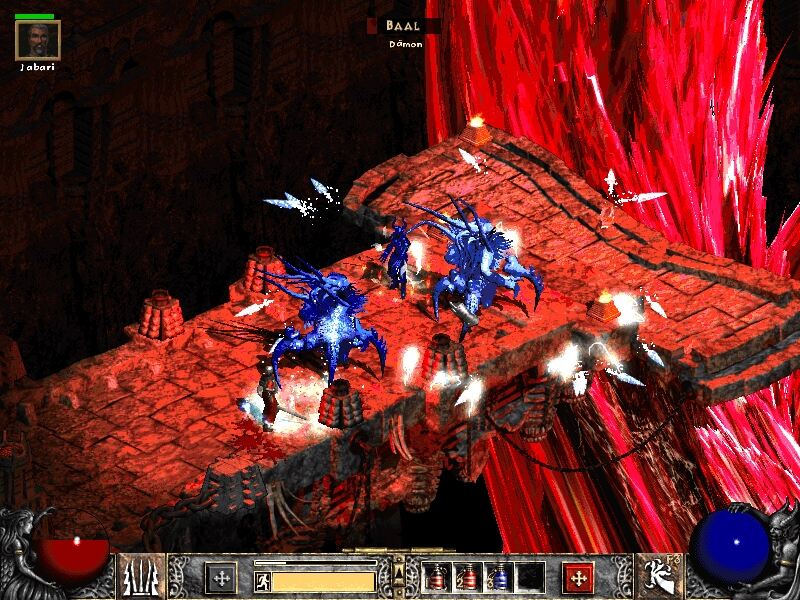
Task: Click the gray cross stat button
Action: (220, 577)
